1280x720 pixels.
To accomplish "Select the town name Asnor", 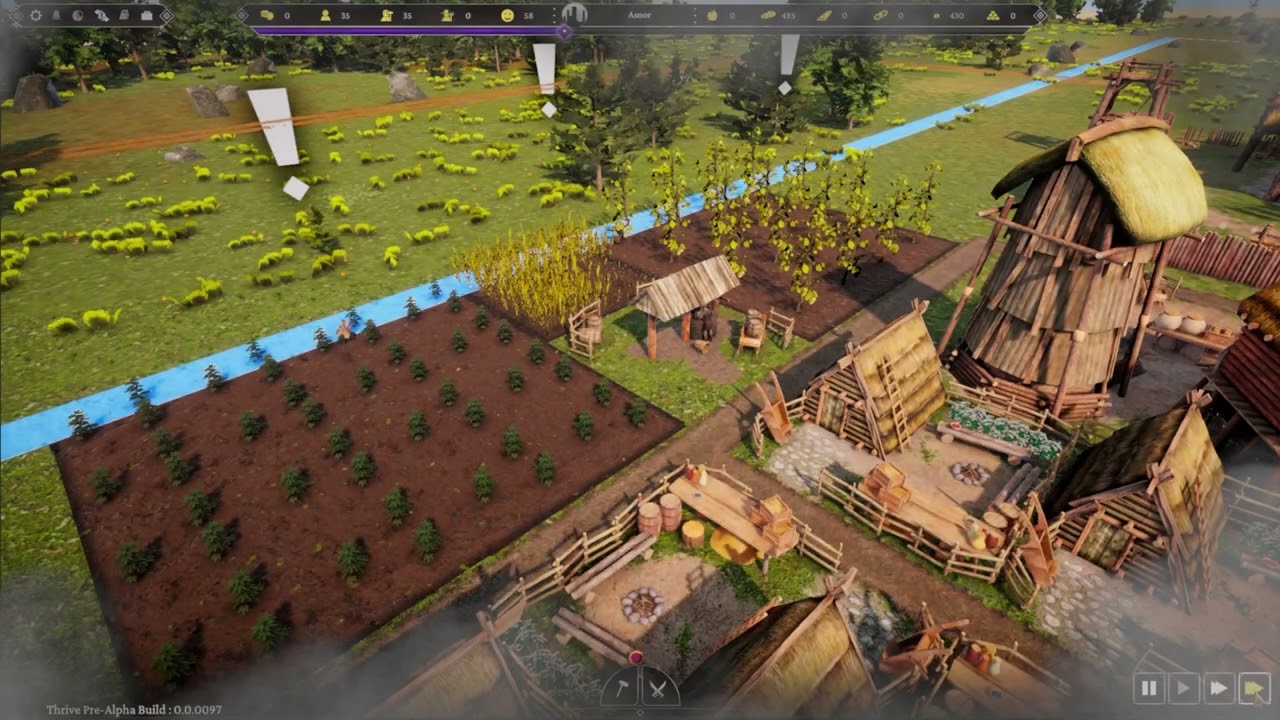I will point(639,16).
